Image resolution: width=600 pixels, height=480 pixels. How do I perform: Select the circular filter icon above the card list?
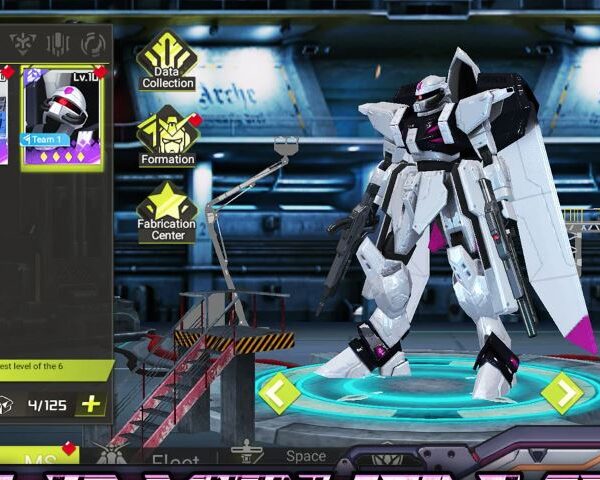93,44
